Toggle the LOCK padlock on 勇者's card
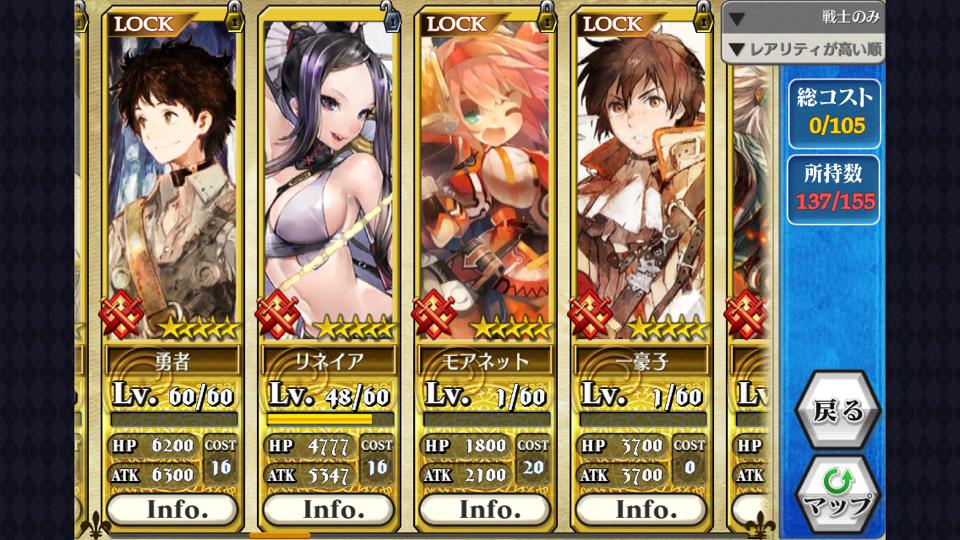The image size is (960, 540). coord(234,15)
